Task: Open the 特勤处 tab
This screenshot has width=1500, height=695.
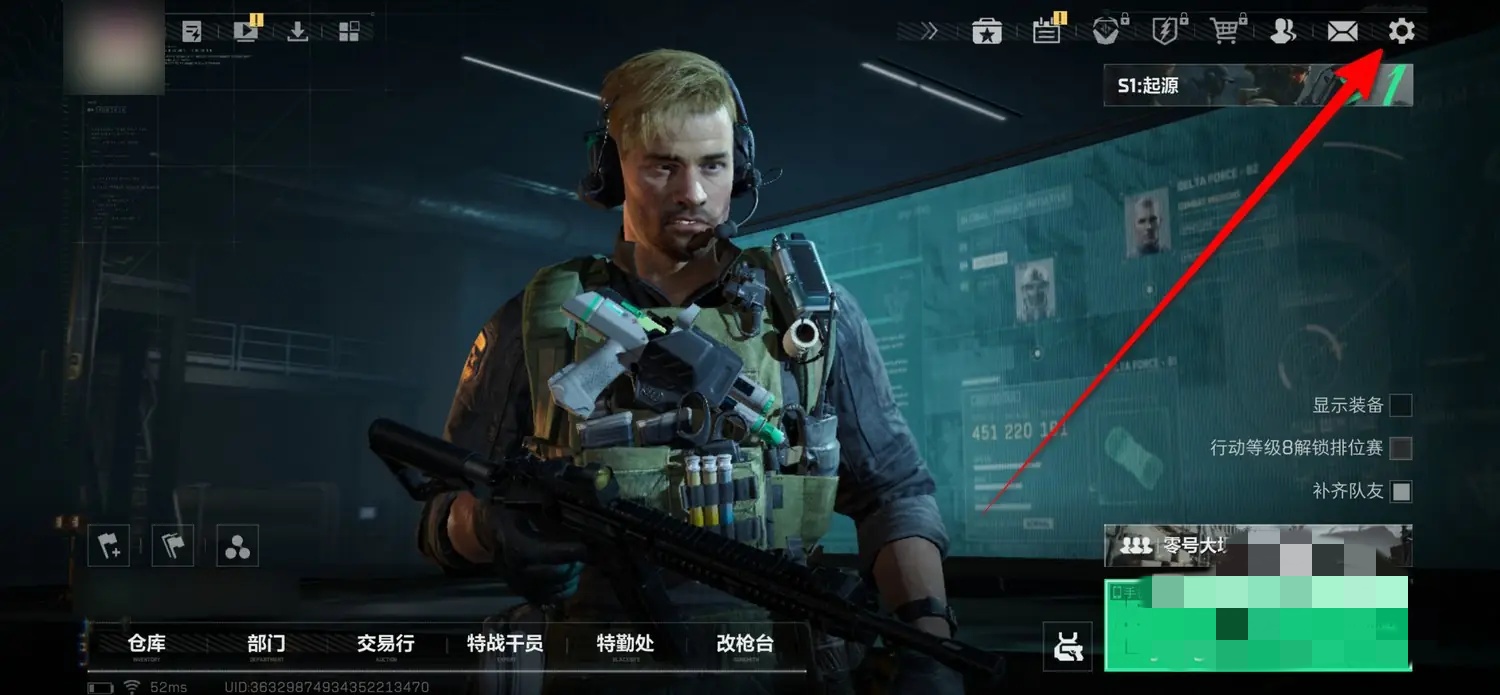Action: pos(625,644)
